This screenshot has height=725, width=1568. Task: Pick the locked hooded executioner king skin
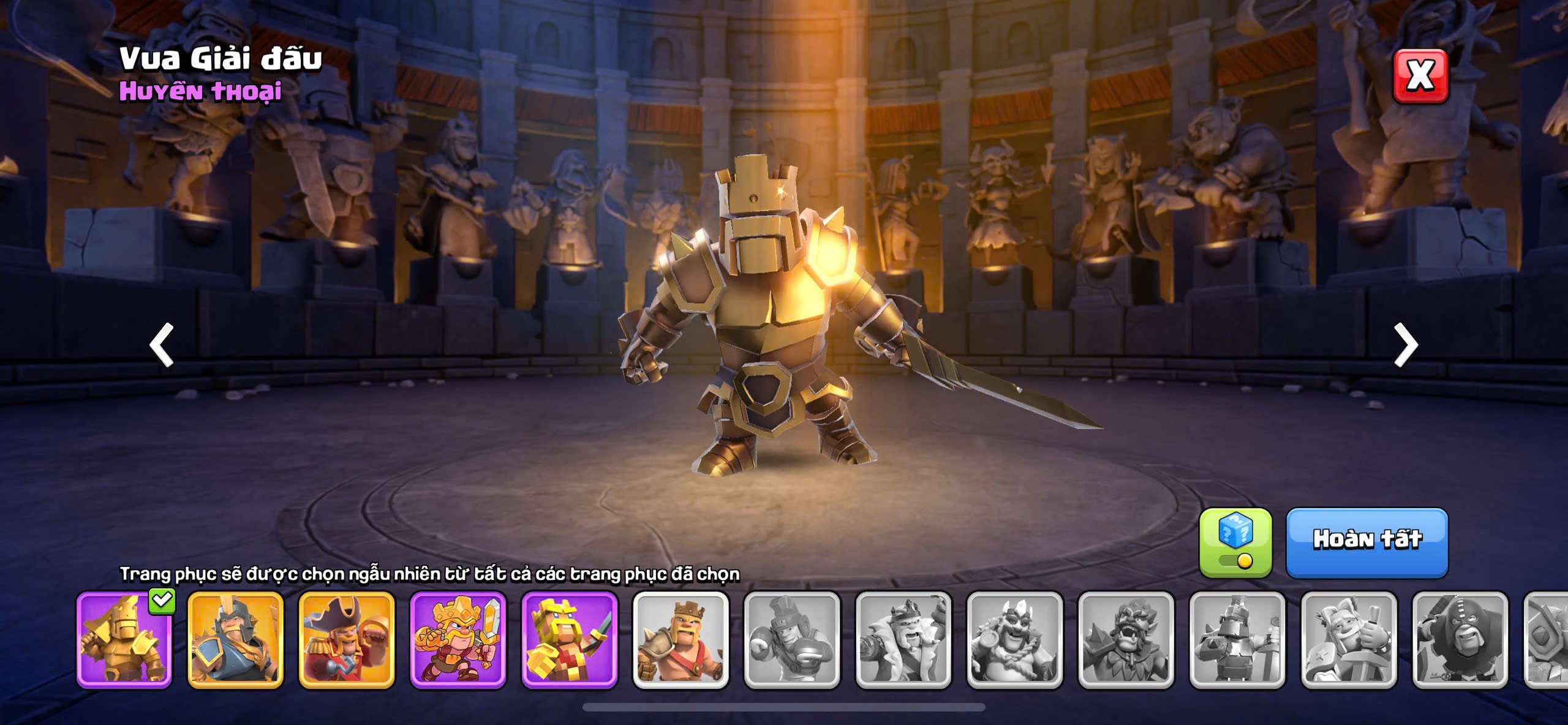pyautogui.click(x=1460, y=639)
